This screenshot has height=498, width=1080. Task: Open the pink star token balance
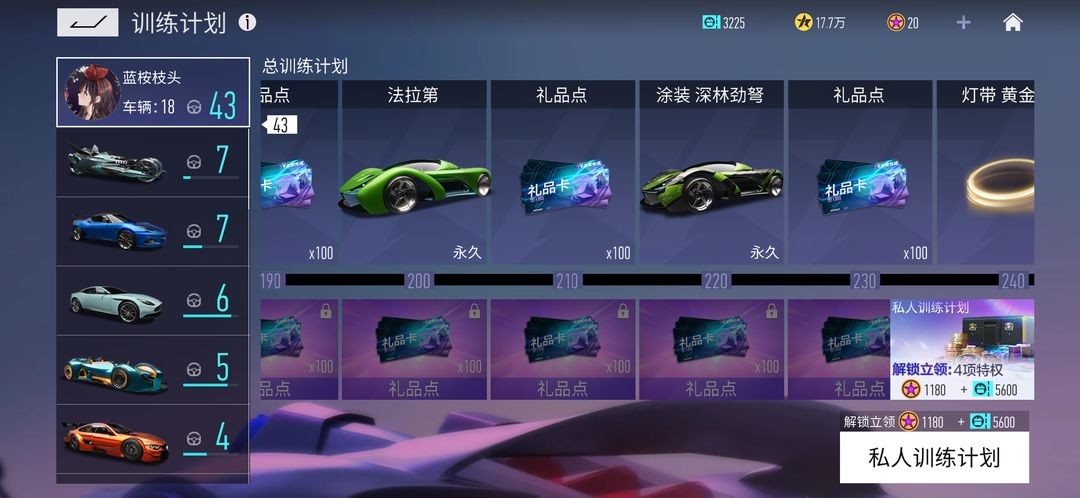(903, 22)
